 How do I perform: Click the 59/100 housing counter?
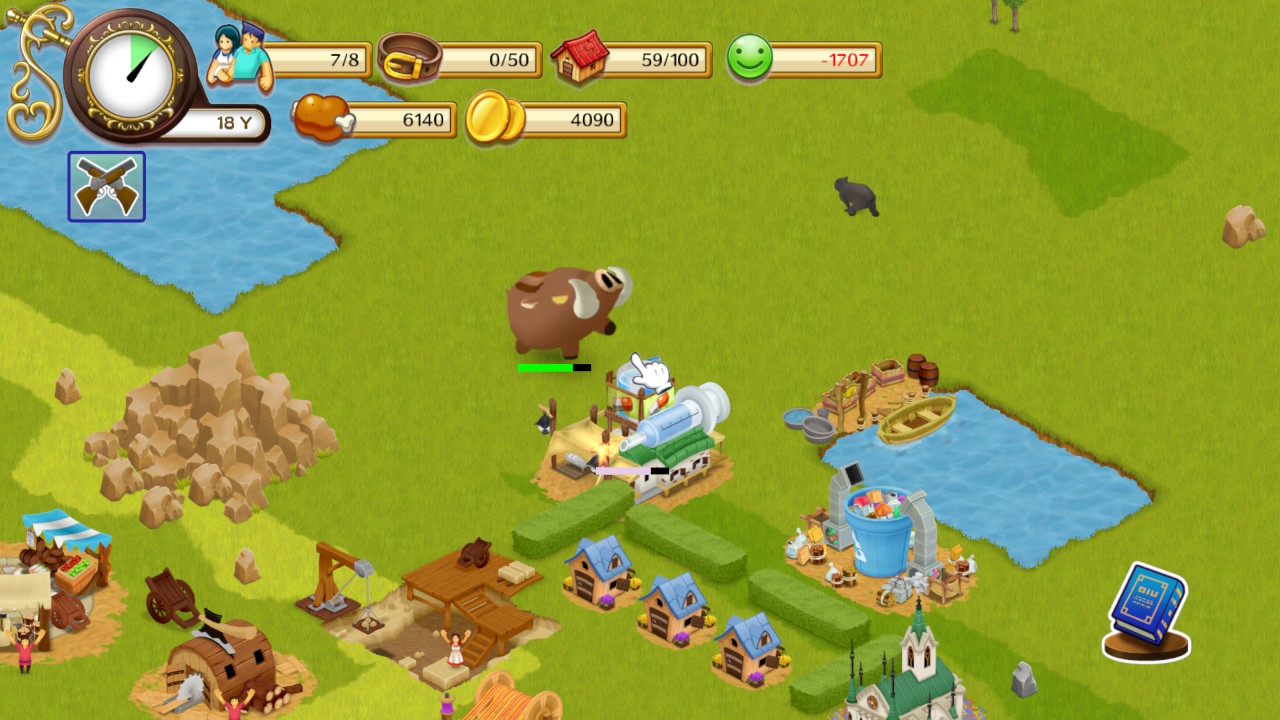coord(668,58)
